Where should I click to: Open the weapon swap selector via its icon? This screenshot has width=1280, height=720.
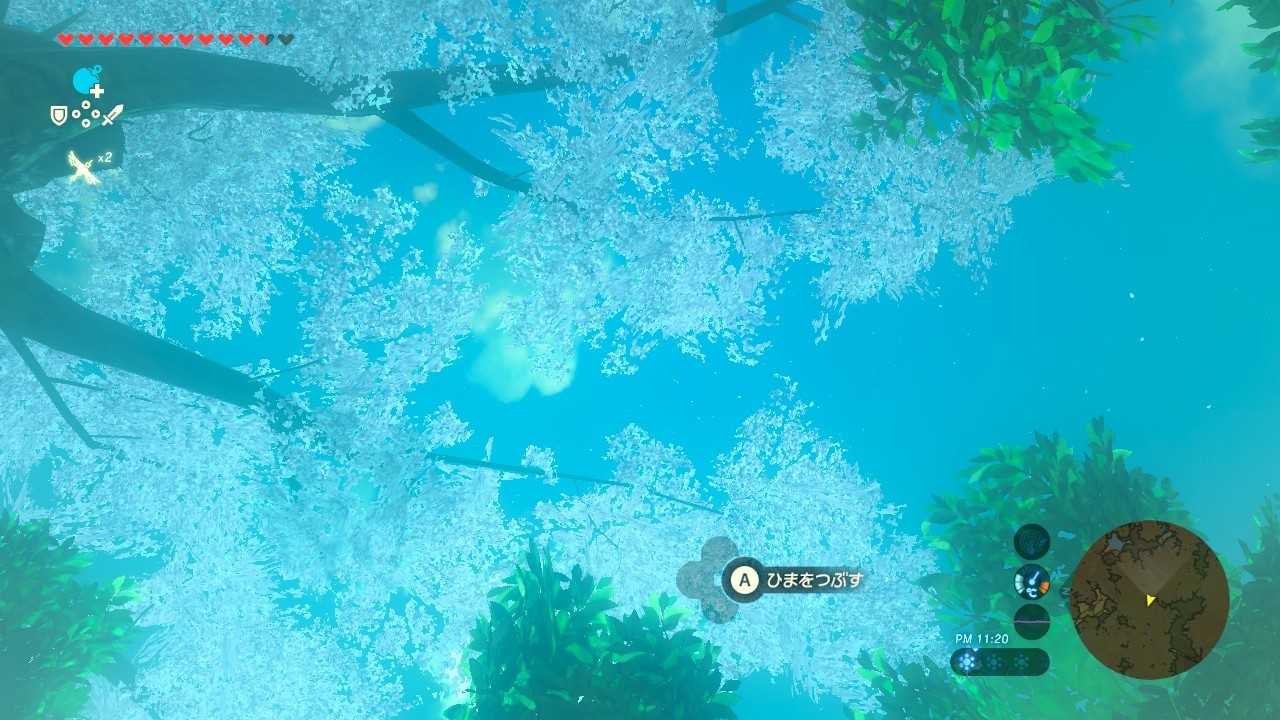(x=113, y=113)
